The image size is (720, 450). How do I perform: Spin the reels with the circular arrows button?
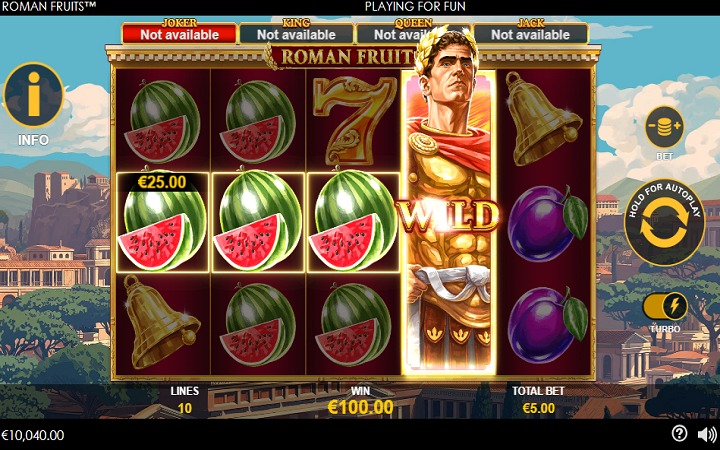point(663,222)
